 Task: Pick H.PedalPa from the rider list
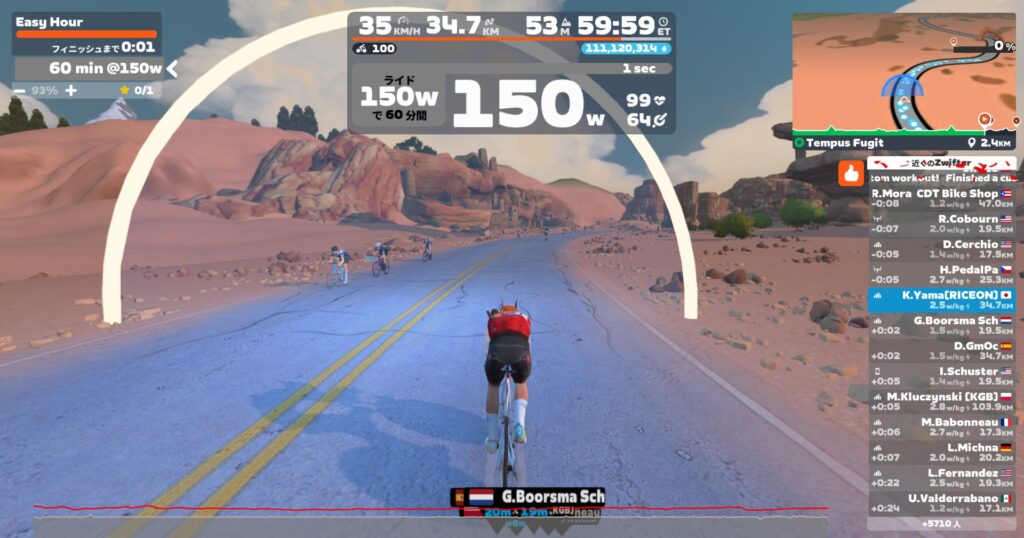942,274
